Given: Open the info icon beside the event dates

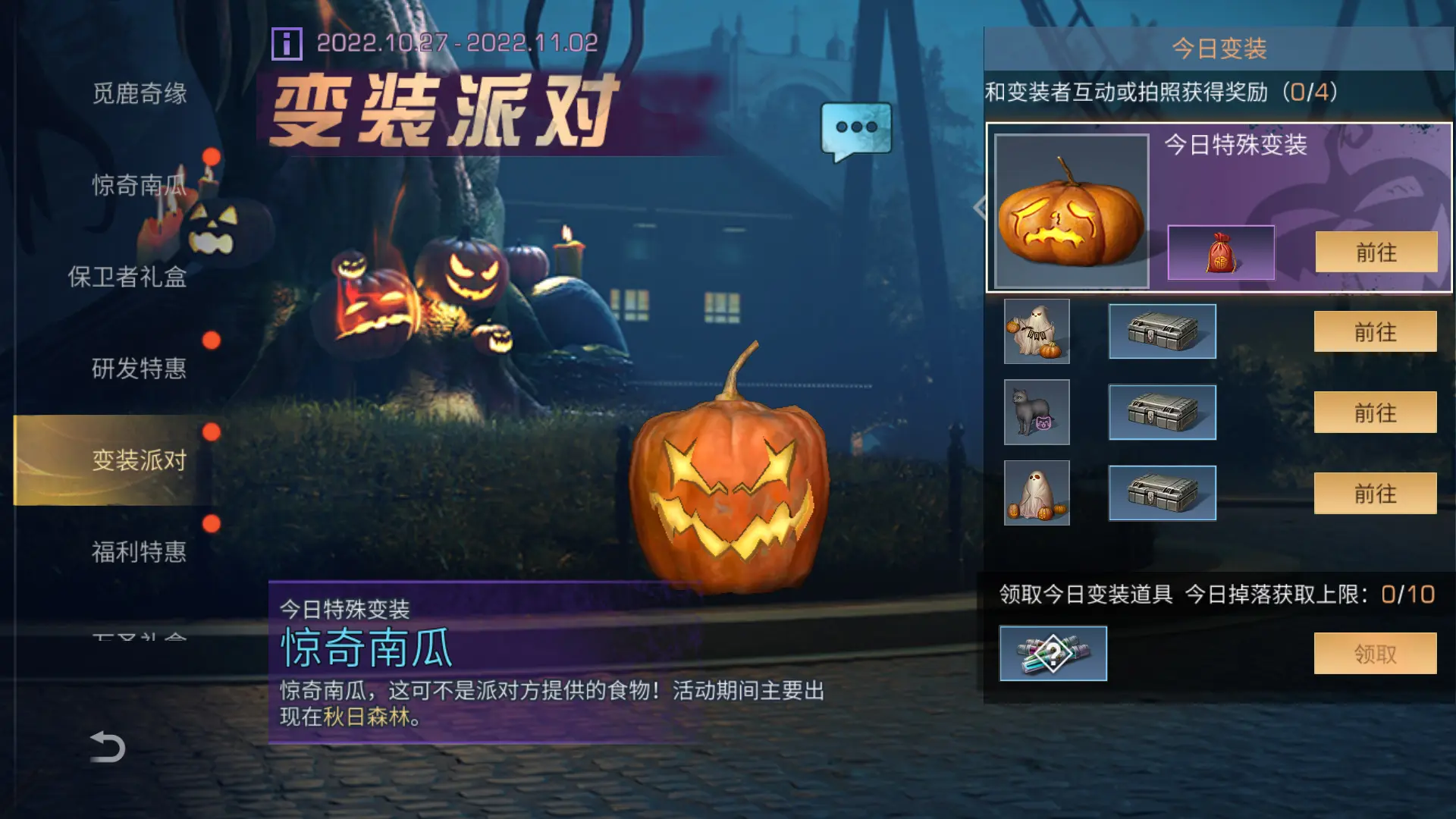Looking at the screenshot, I should [288, 43].
